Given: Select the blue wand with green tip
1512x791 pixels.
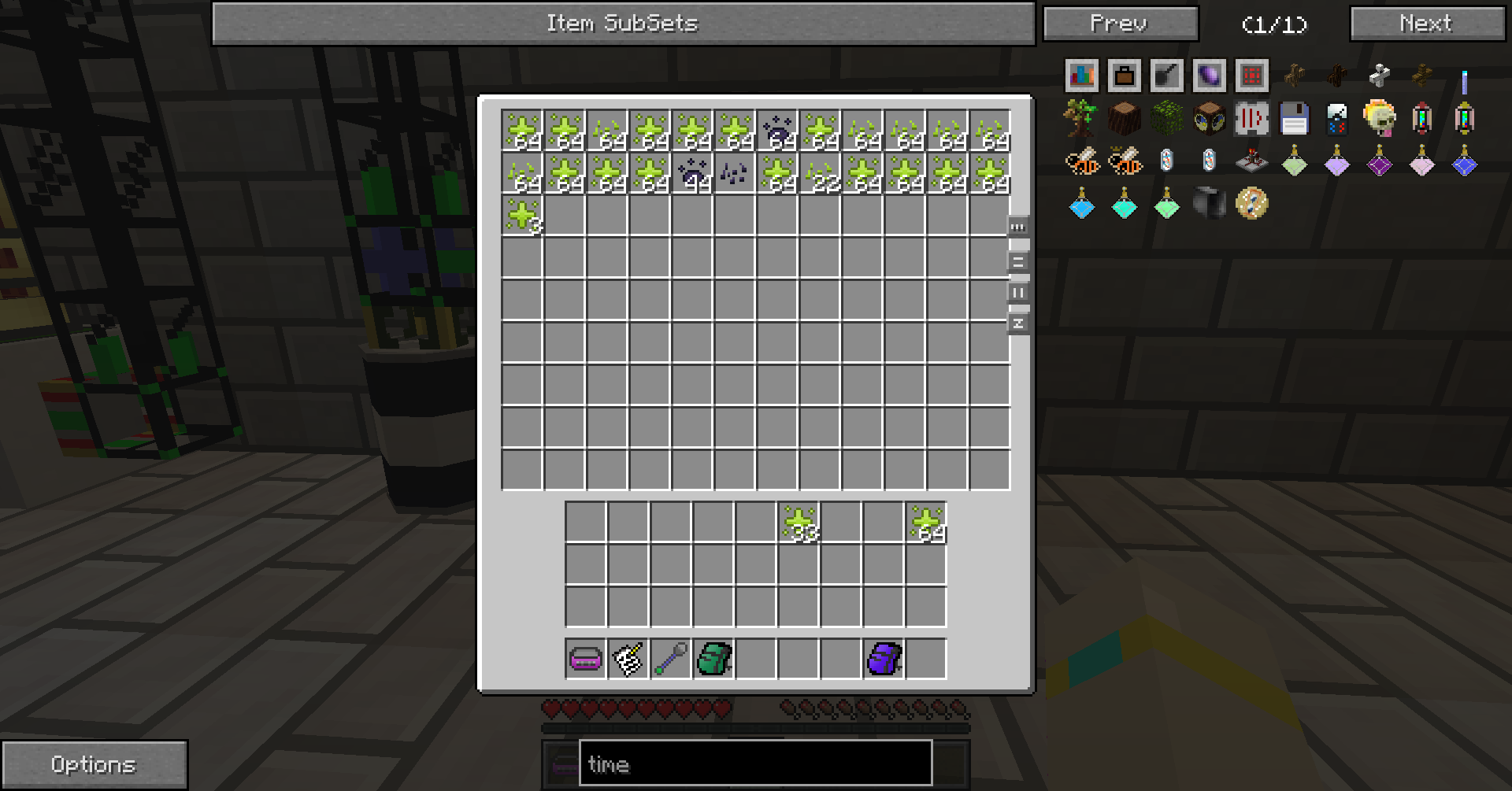Looking at the screenshot, I should click(671, 659).
